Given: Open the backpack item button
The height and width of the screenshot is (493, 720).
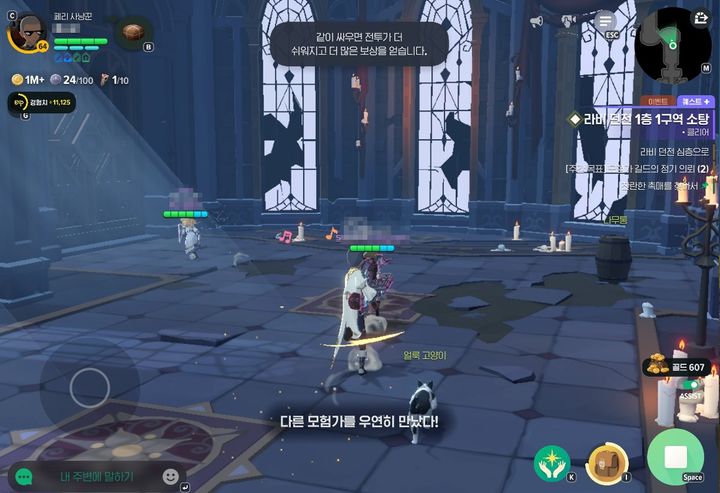Looking at the screenshot, I should [607, 463].
